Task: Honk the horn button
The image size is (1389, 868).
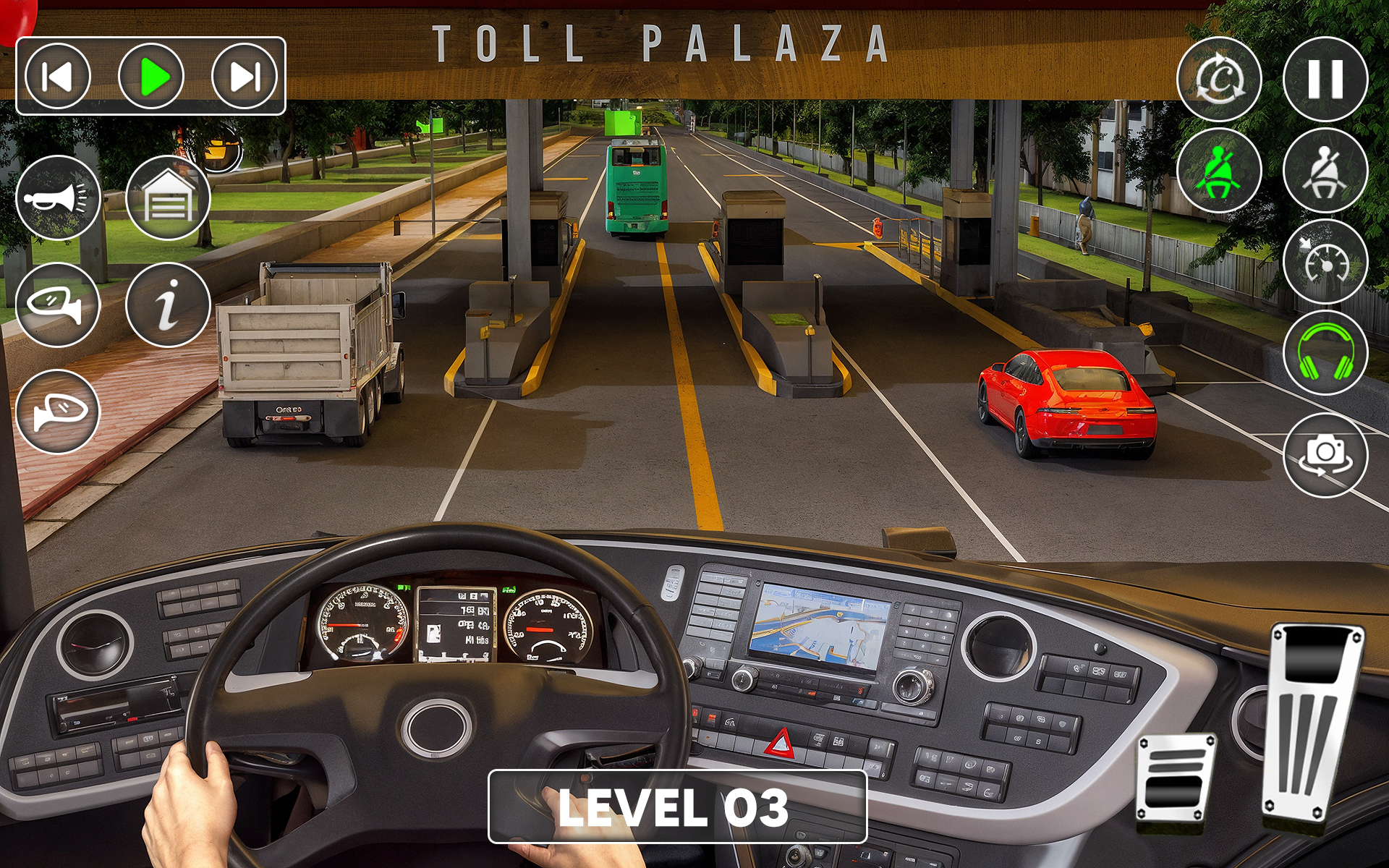Action: 58,197
